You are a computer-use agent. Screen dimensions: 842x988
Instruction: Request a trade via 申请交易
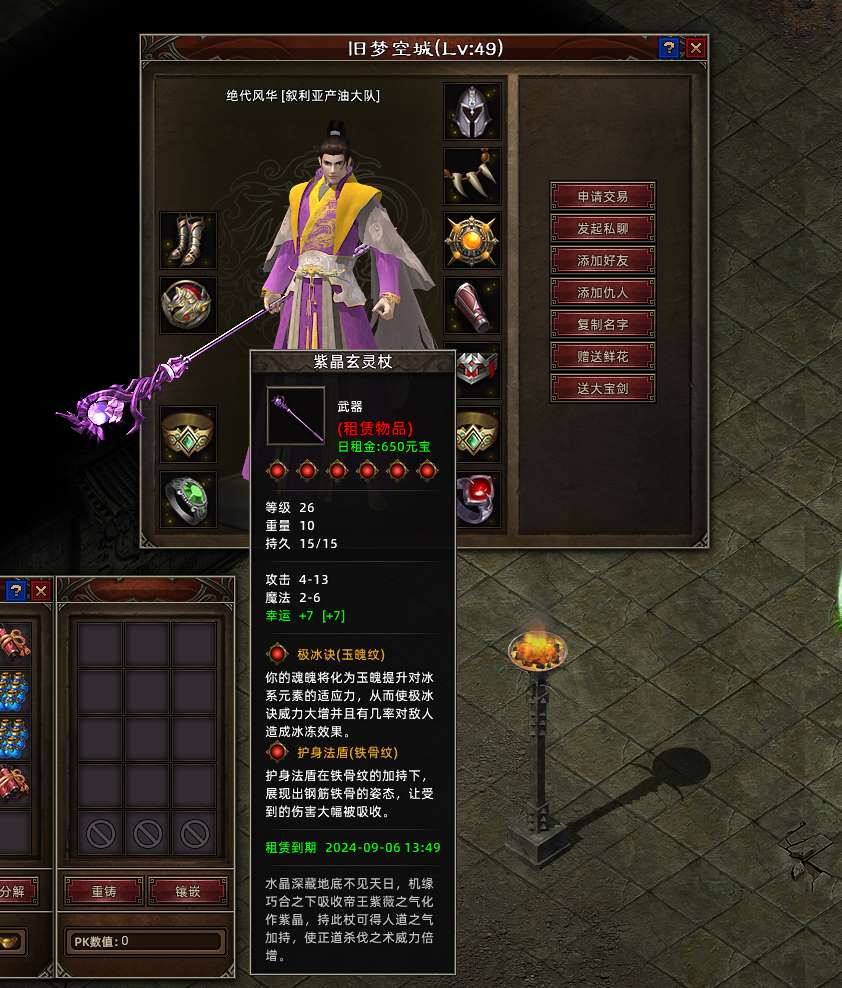603,196
